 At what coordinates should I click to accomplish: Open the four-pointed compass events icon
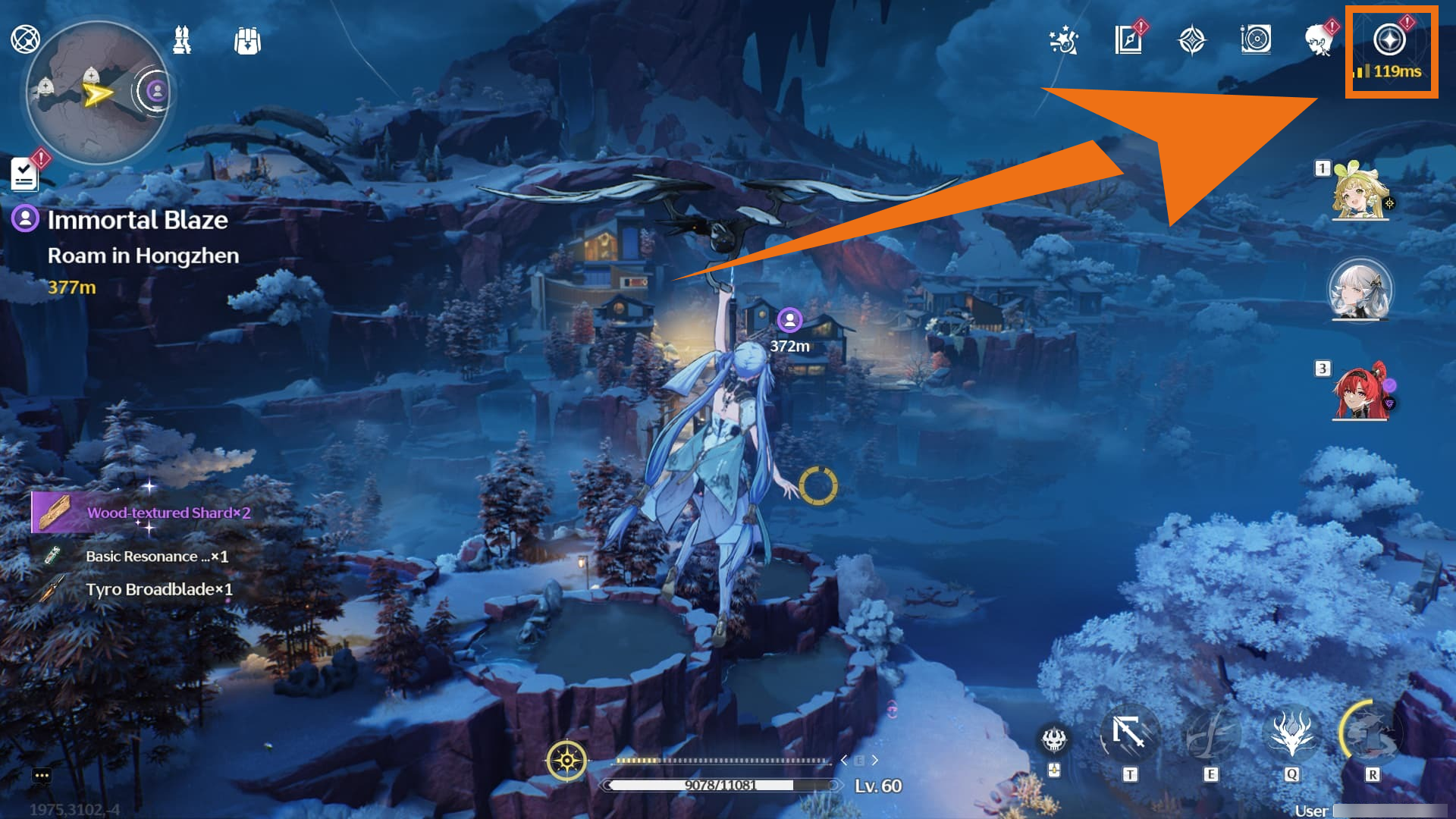pyautogui.click(x=1191, y=40)
